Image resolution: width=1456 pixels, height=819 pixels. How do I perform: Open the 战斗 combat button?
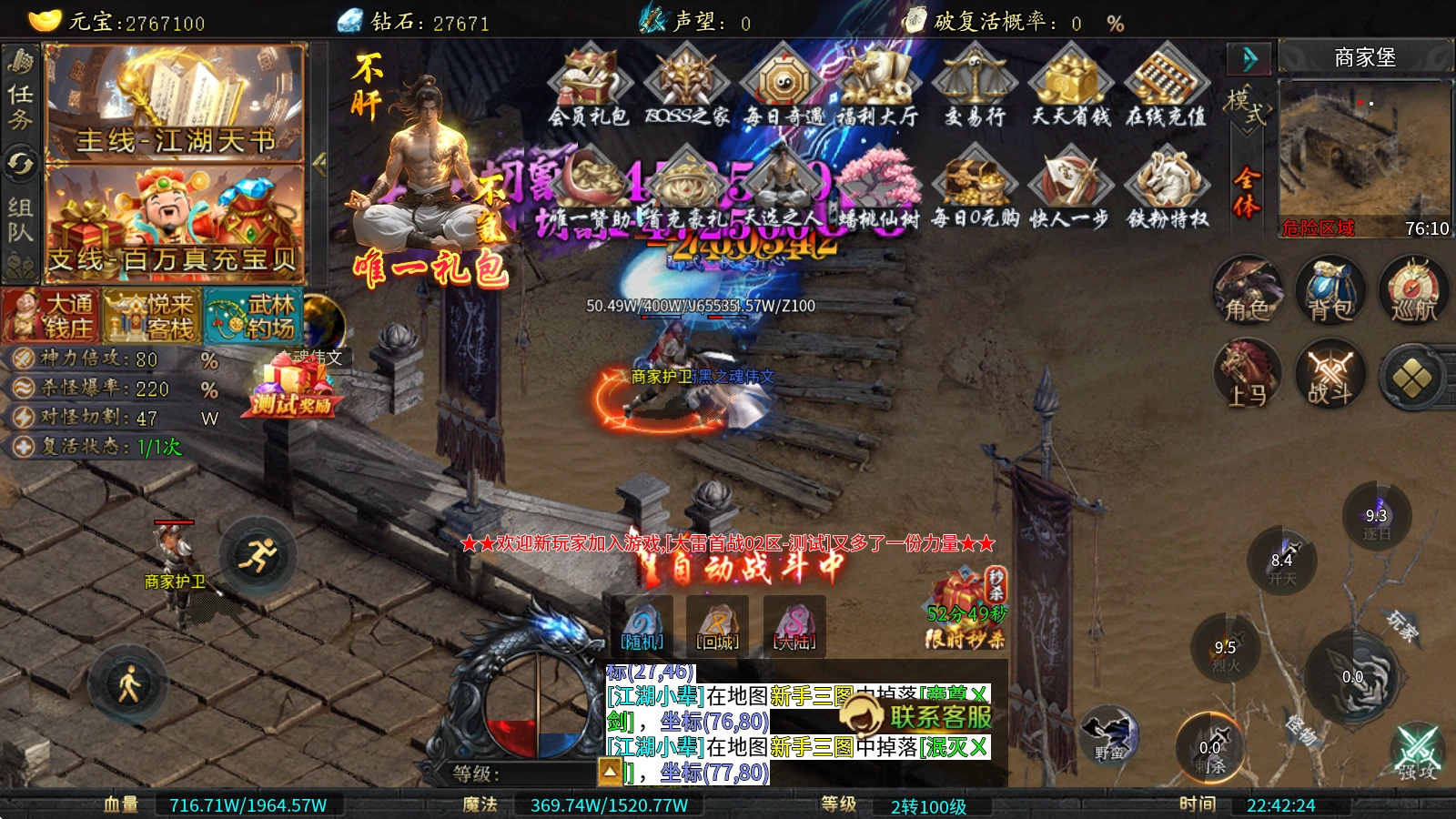pos(1330,375)
